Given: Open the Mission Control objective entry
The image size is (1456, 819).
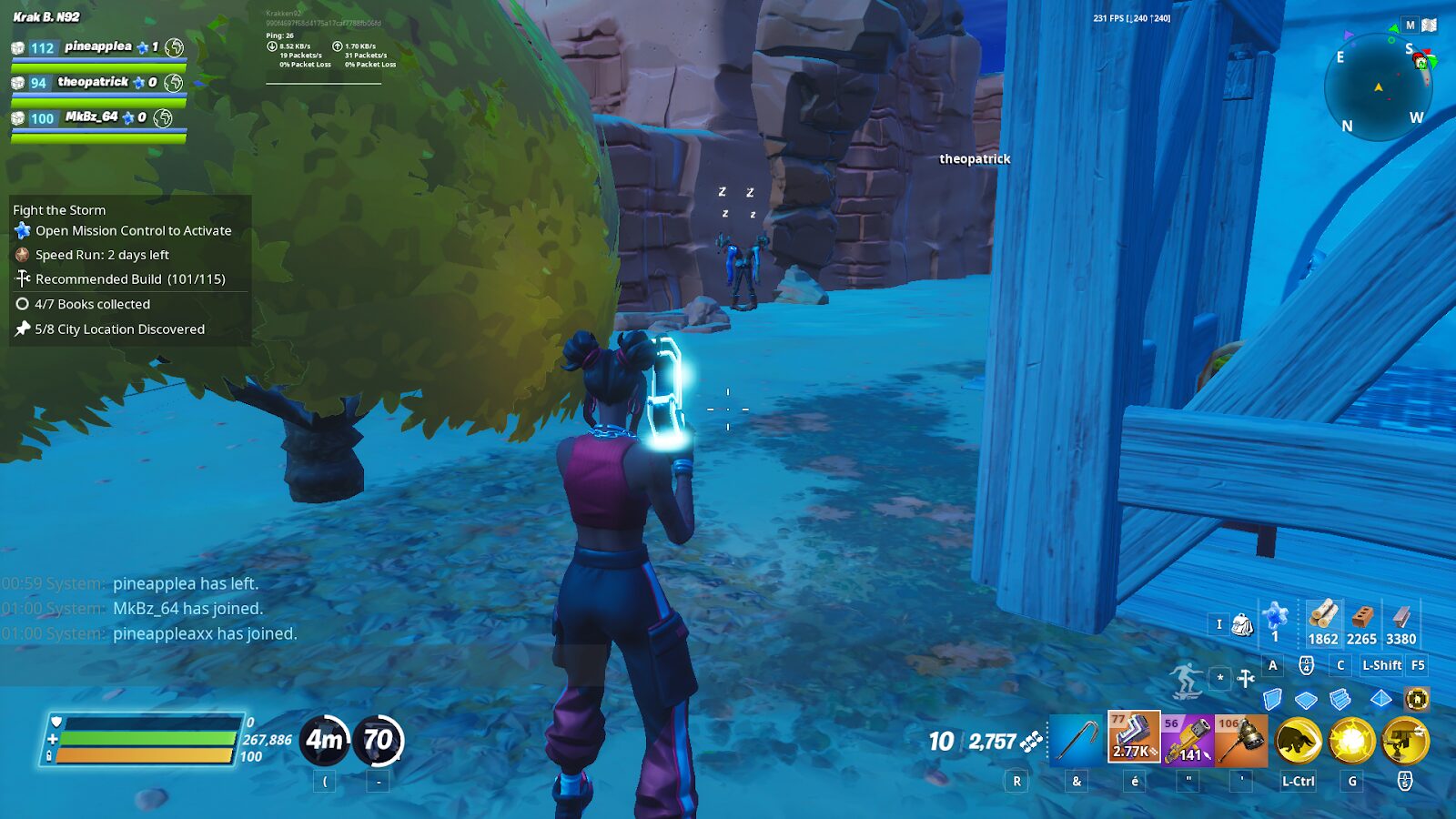Looking at the screenshot, I should coord(133,231).
